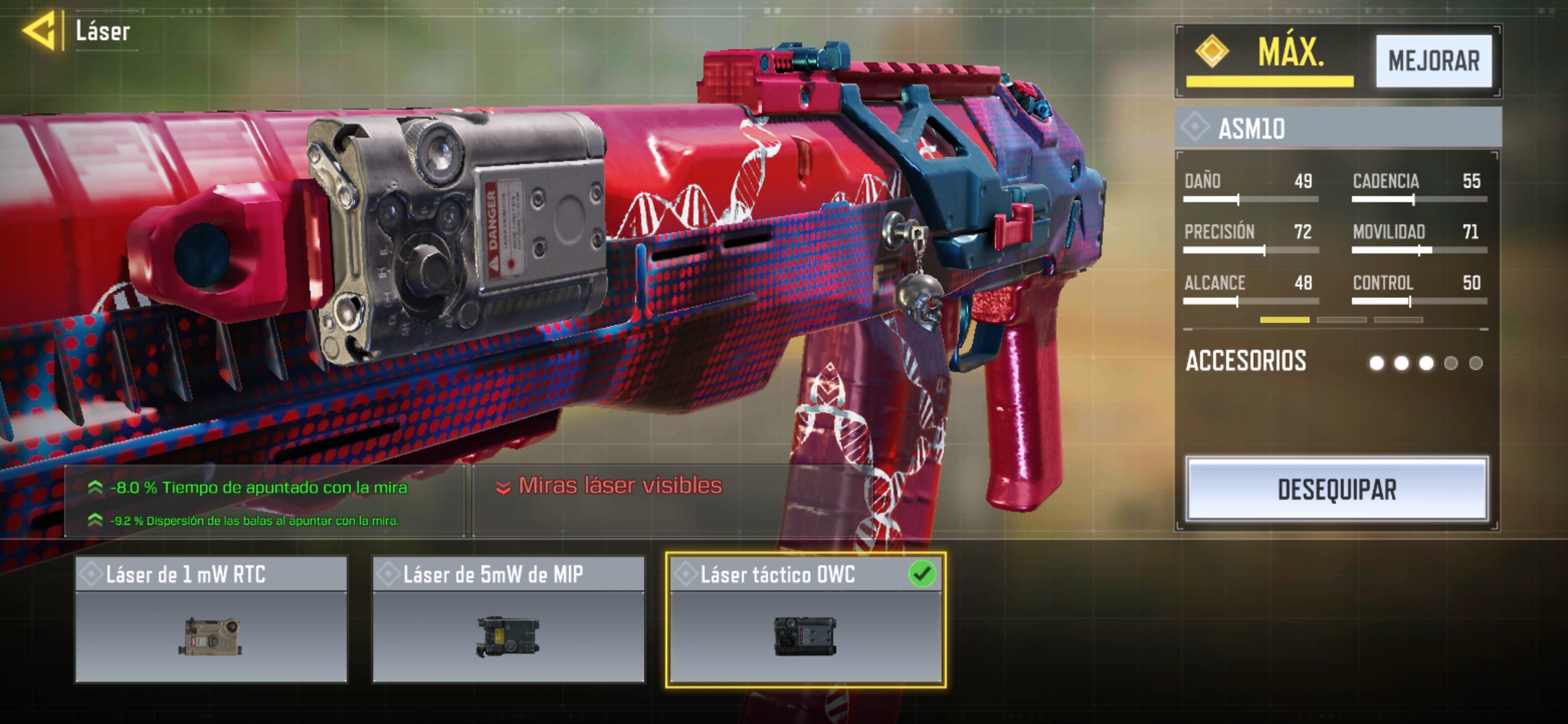Viewport: 1568px width, 724px height.
Task: Go back with the yellow arrow
Action: pos(39,31)
